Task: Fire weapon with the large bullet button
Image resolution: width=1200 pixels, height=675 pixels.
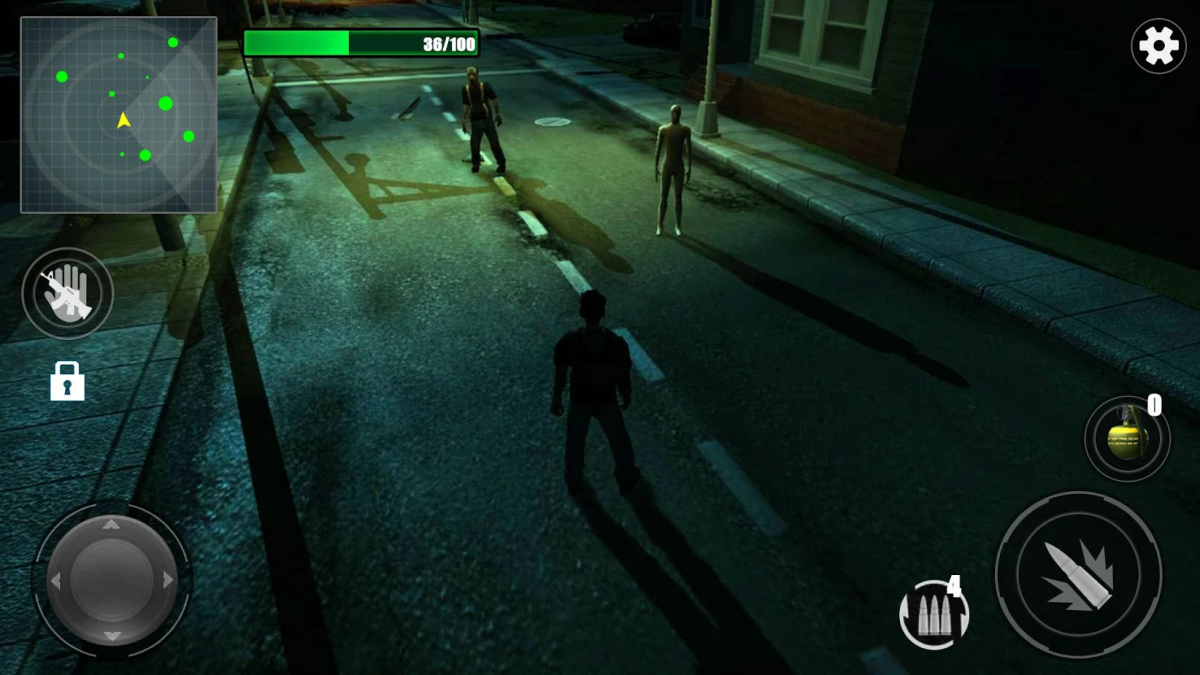Action: (1078, 575)
